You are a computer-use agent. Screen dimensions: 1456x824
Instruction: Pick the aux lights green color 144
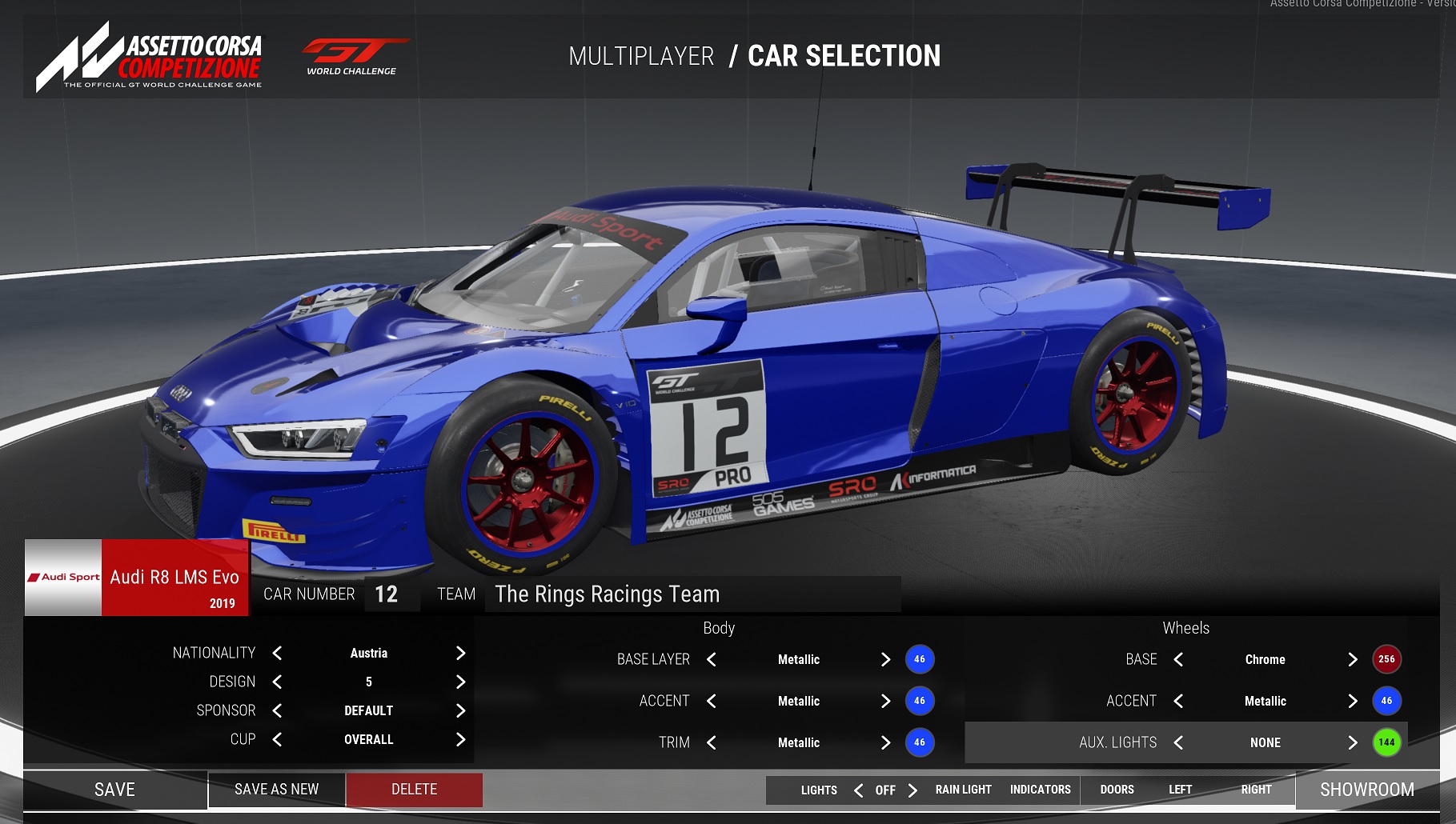click(x=1386, y=742)
